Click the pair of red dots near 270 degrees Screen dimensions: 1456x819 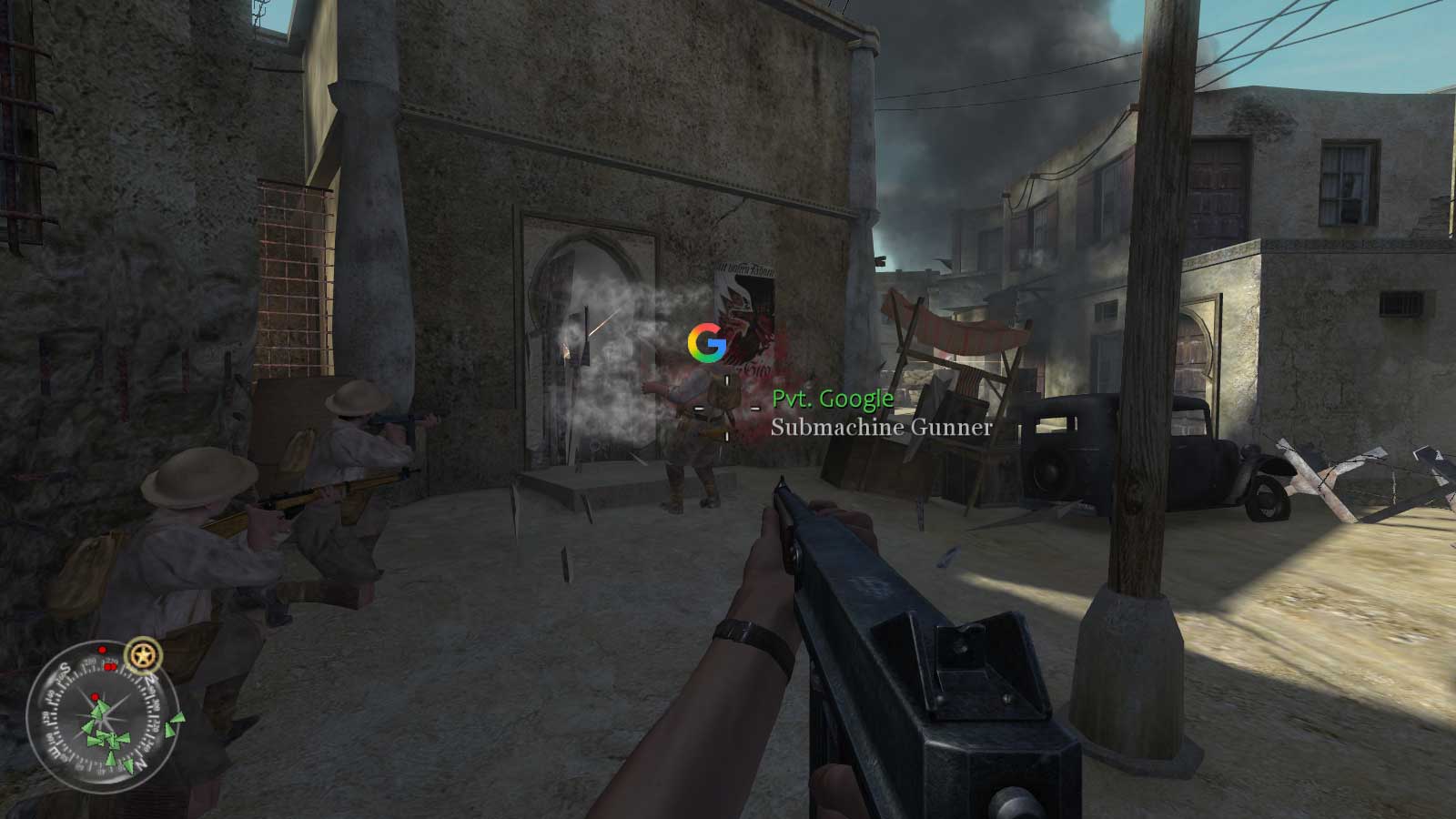[111, 666]
